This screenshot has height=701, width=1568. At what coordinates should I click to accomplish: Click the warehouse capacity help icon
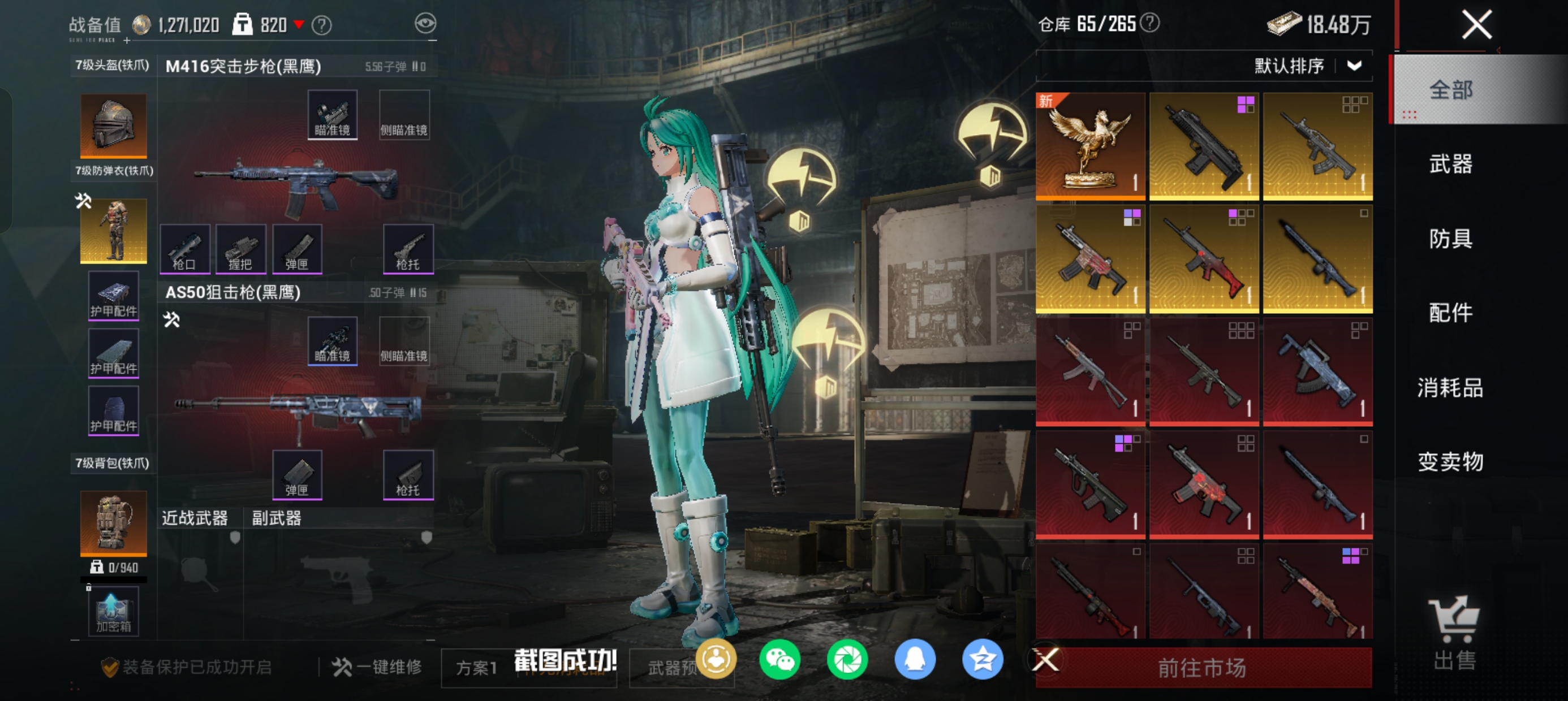click(x=1149, y=23)
